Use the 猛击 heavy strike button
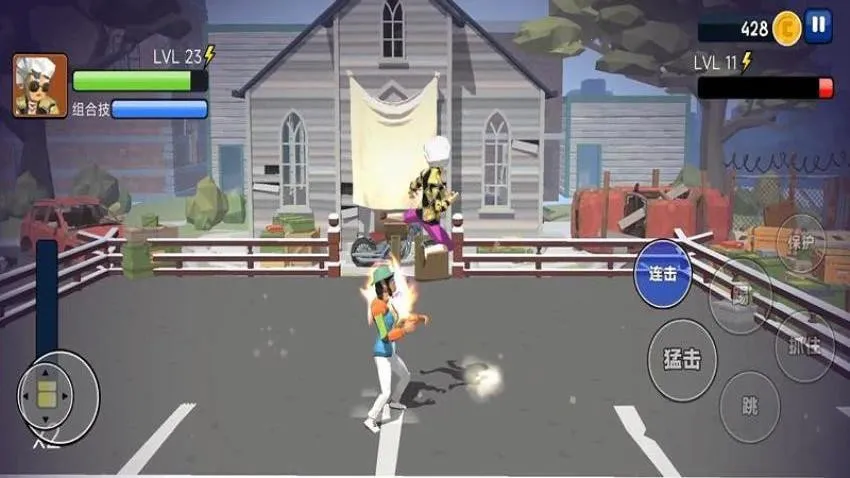 (681, 359)
